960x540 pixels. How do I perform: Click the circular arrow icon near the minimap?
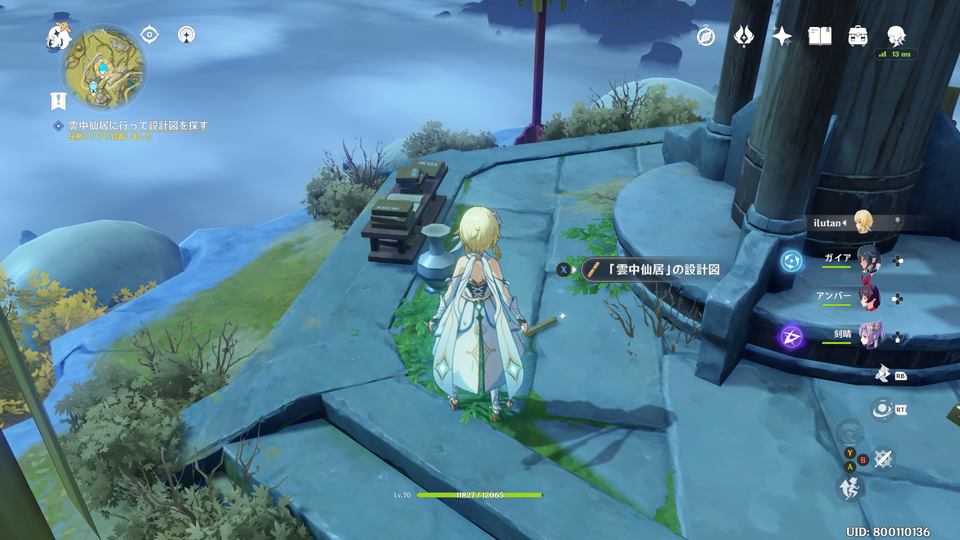pyautogui.click(x=186, y=35)
